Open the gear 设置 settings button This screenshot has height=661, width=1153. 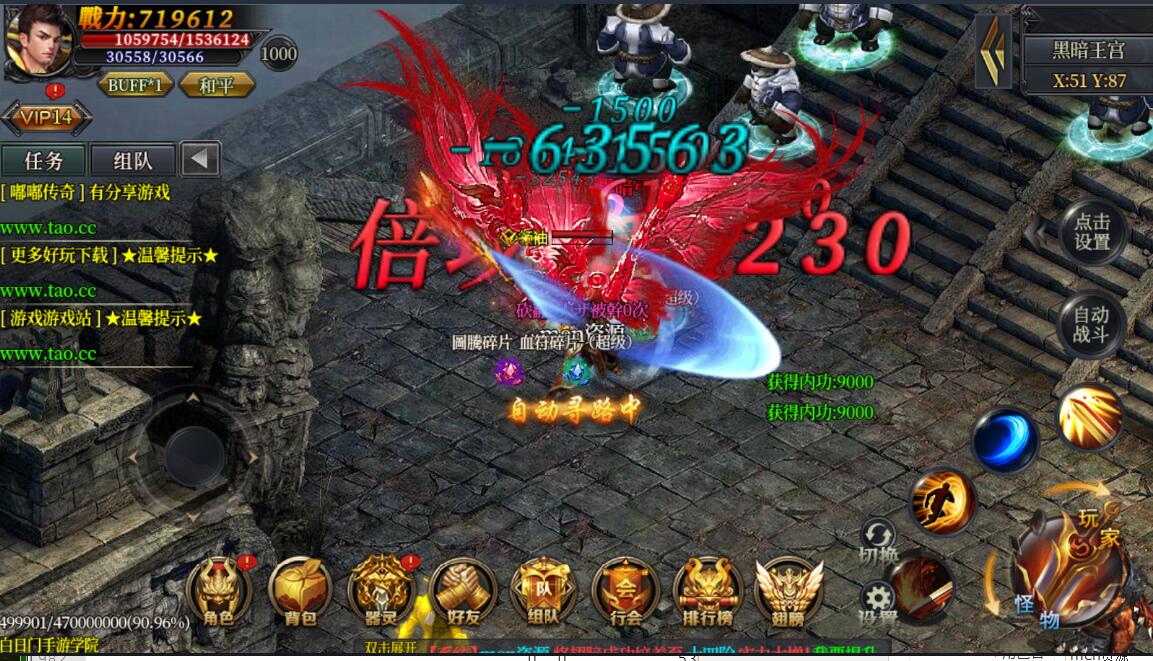pos(878,600)
